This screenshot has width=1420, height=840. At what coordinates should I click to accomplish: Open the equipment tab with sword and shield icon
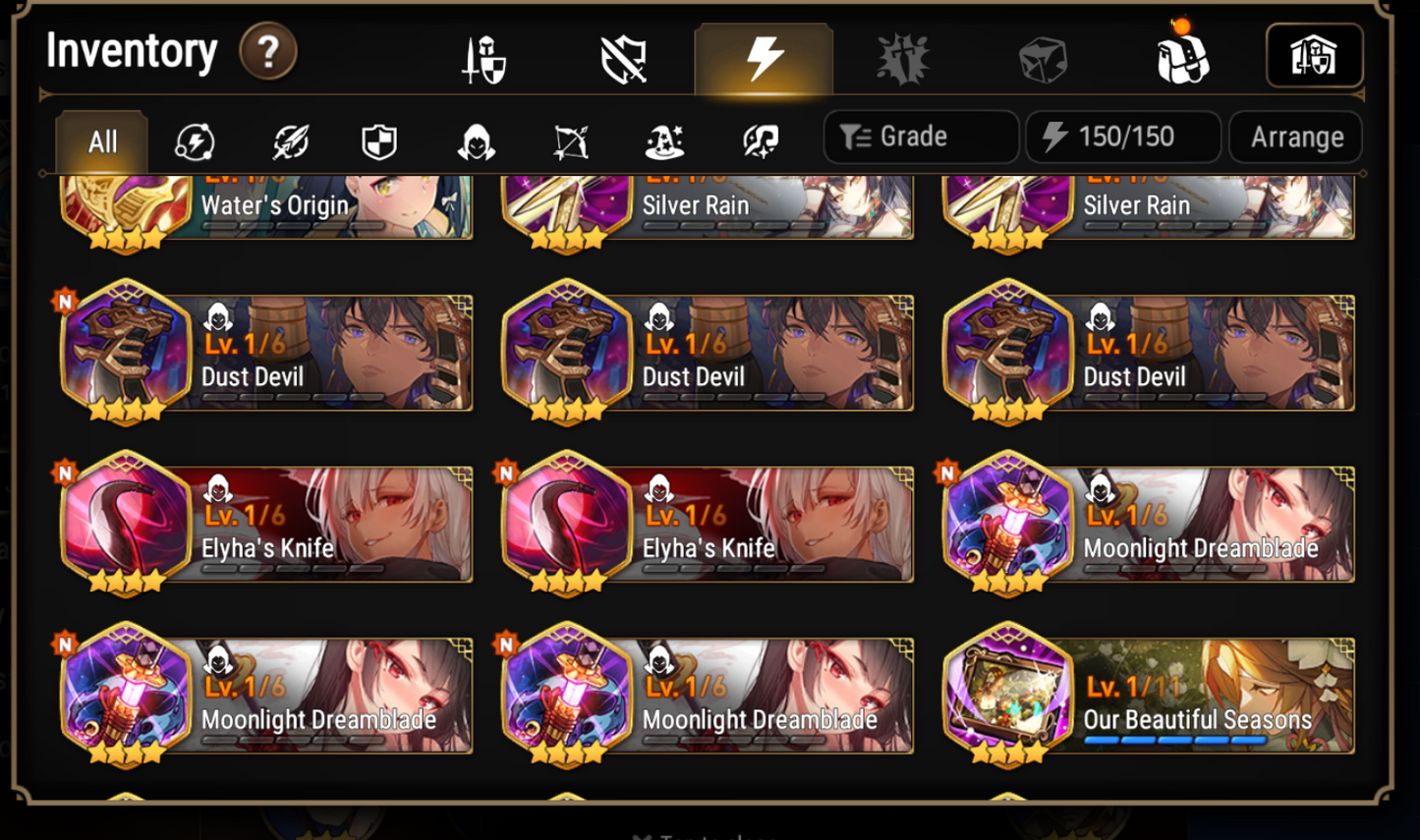pyautogui.click(x=483, y=57)
